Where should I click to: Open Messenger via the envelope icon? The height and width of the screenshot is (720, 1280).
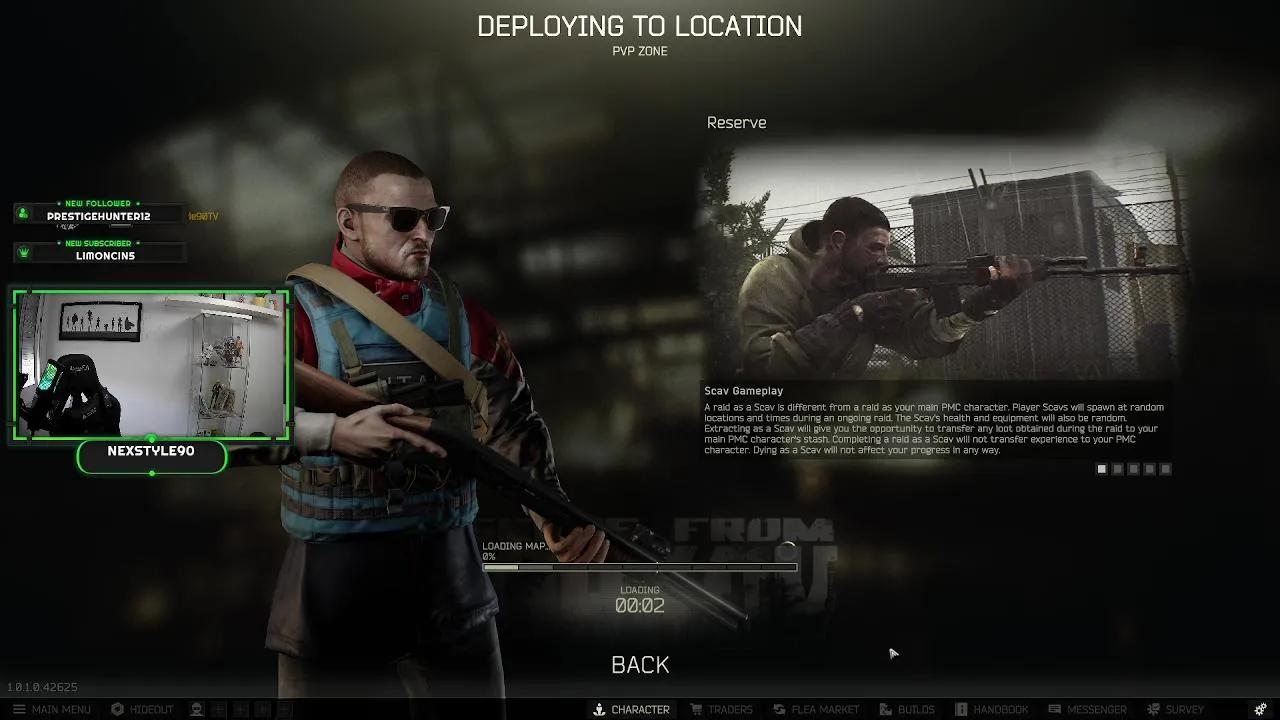coord(1055,709)
